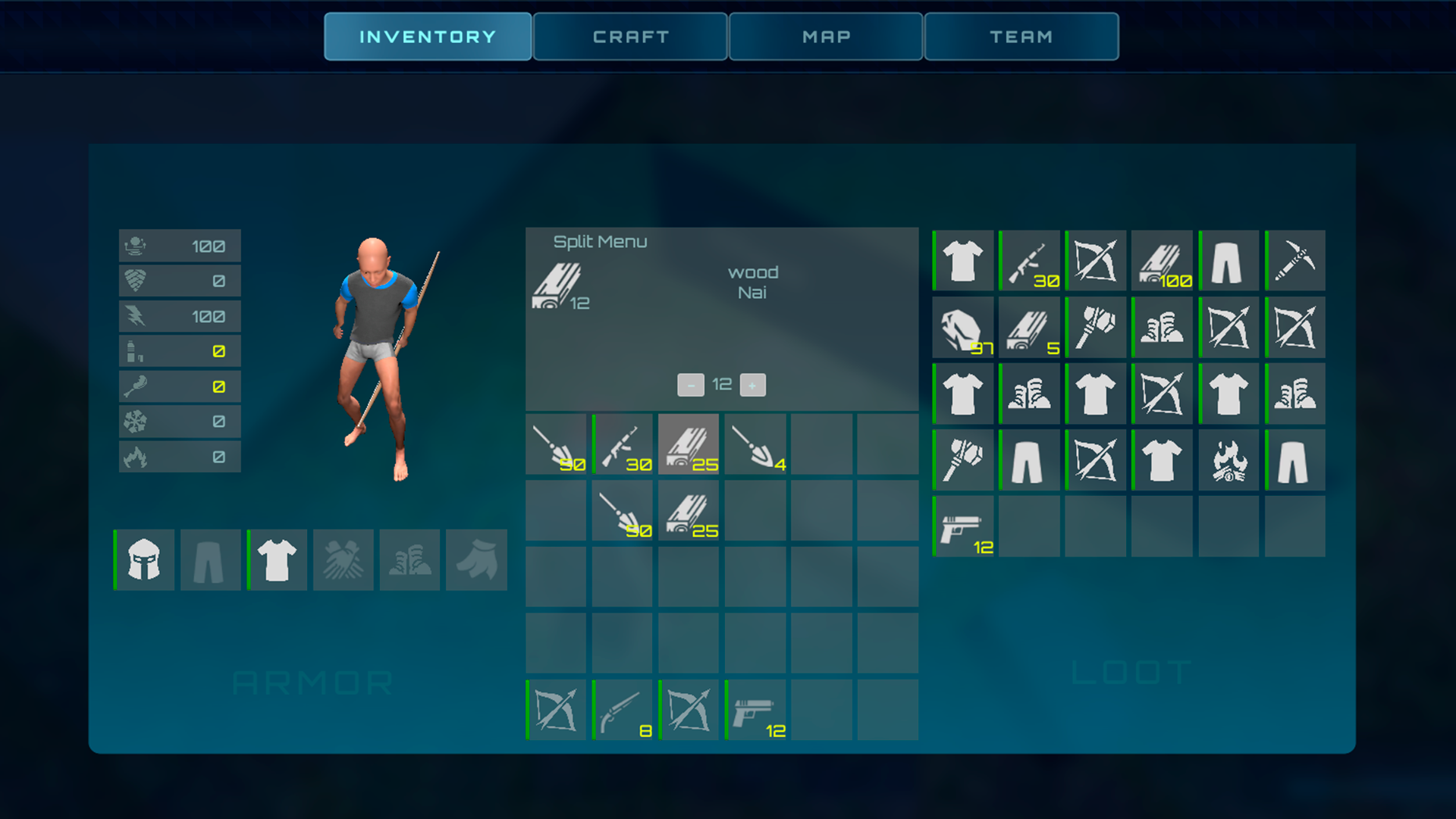1456x819 pixels.
Task: Click the helmet armor slot
Action: [x=143, y=560]
